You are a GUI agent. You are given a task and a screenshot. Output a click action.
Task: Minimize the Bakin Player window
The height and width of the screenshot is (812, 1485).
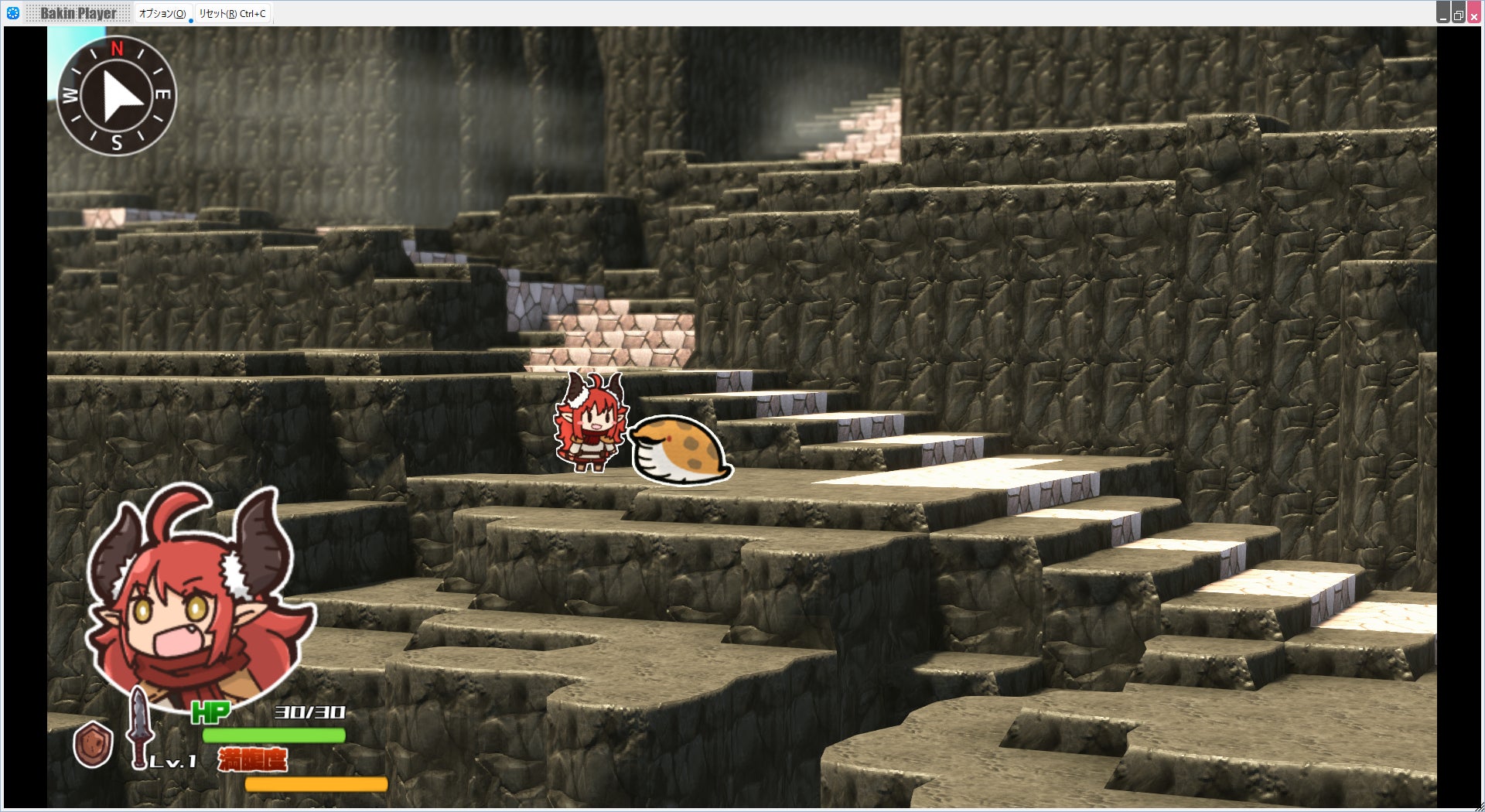(x=1443, y=14)
